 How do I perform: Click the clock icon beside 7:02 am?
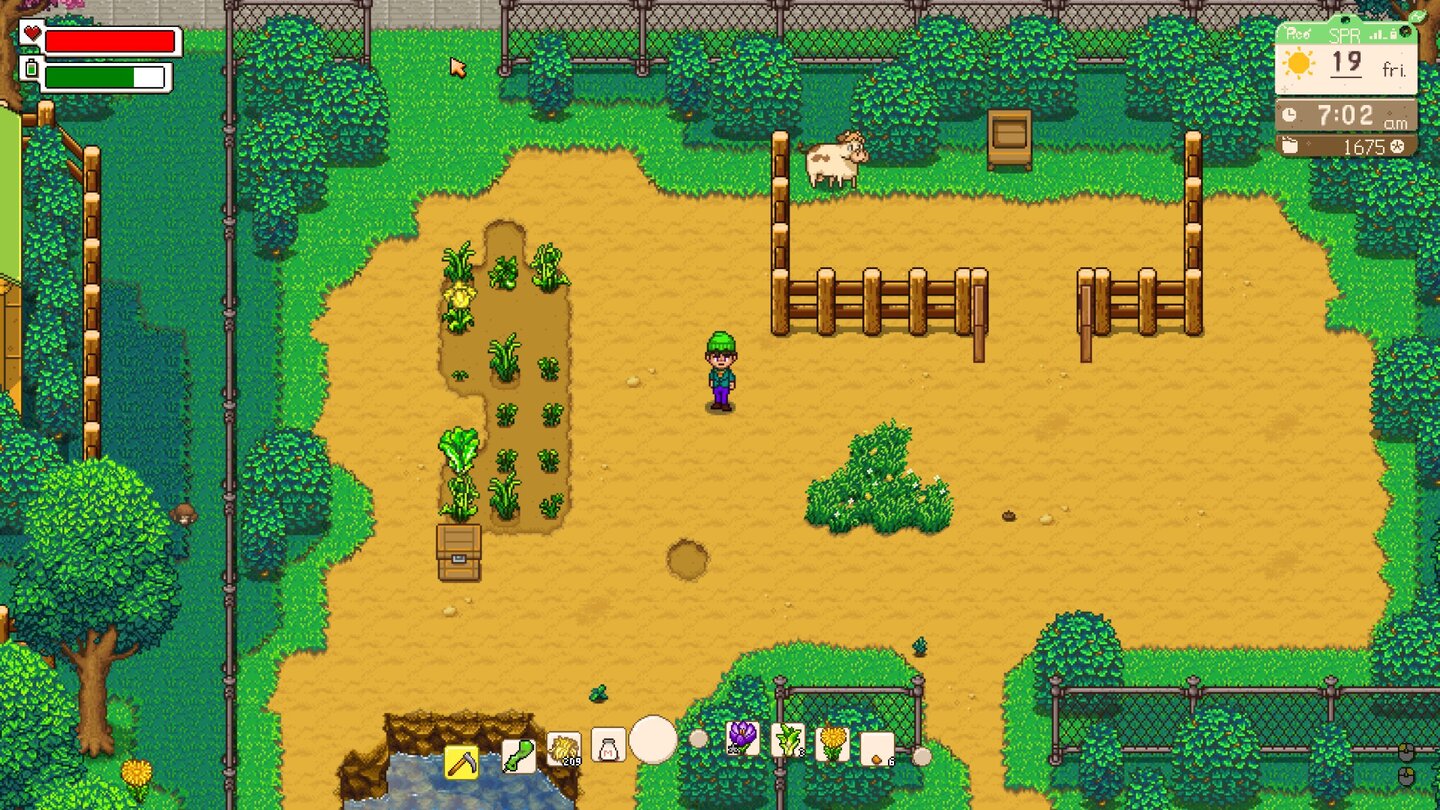tap(1290, 114)
